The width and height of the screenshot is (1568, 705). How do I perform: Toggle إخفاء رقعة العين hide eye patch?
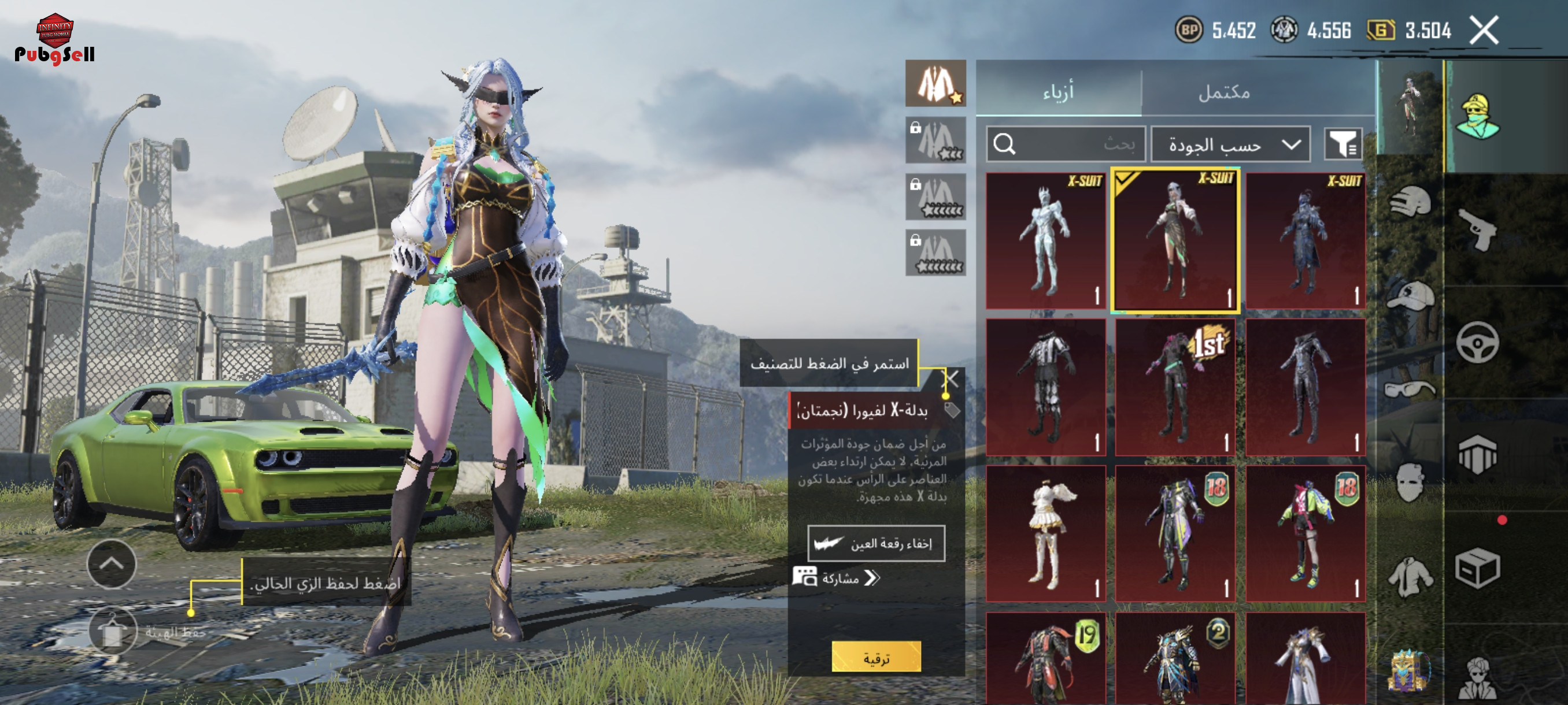click(x=876, y=543)
